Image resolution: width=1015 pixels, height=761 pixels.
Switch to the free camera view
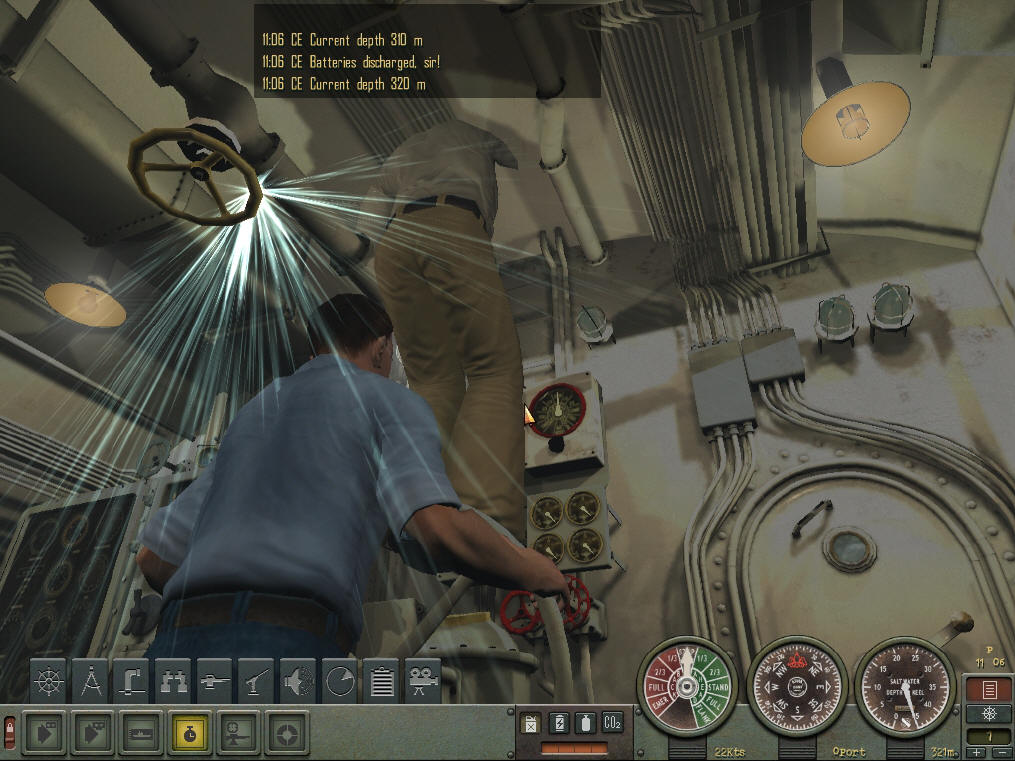[424, 681]
